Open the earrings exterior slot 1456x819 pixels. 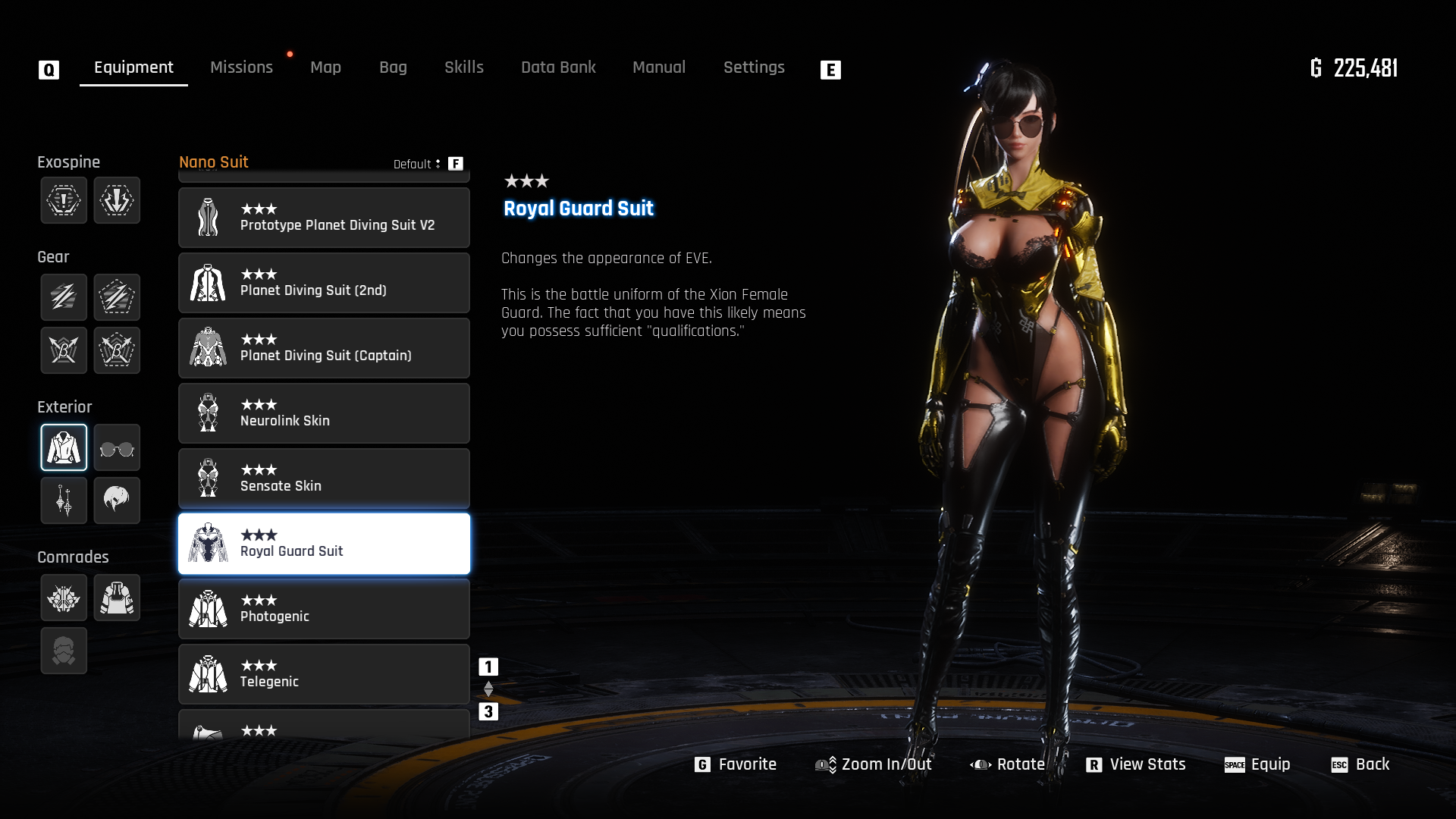pos(64,500)
